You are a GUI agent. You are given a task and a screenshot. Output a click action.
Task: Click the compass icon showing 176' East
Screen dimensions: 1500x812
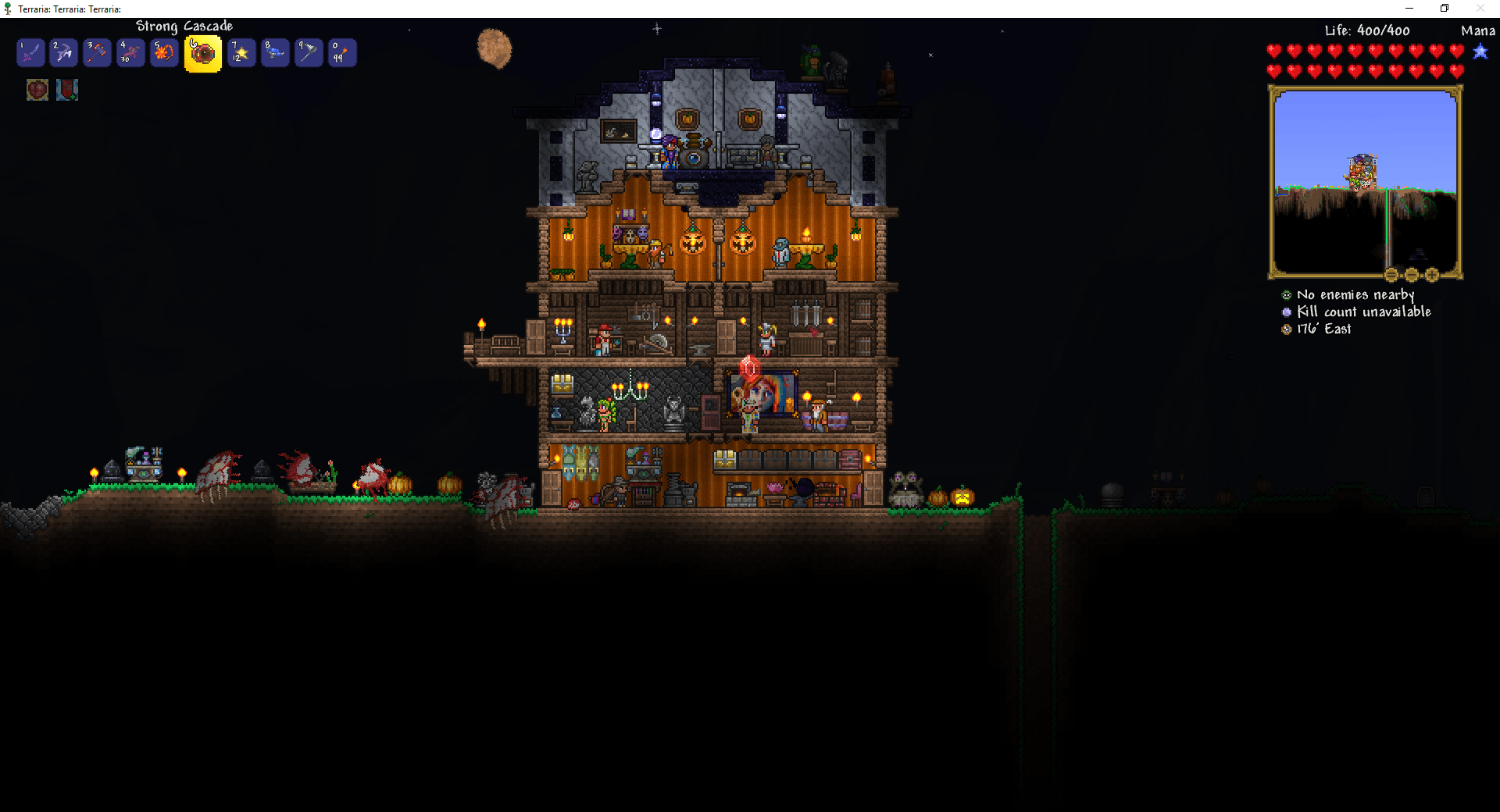point(1286,329)
